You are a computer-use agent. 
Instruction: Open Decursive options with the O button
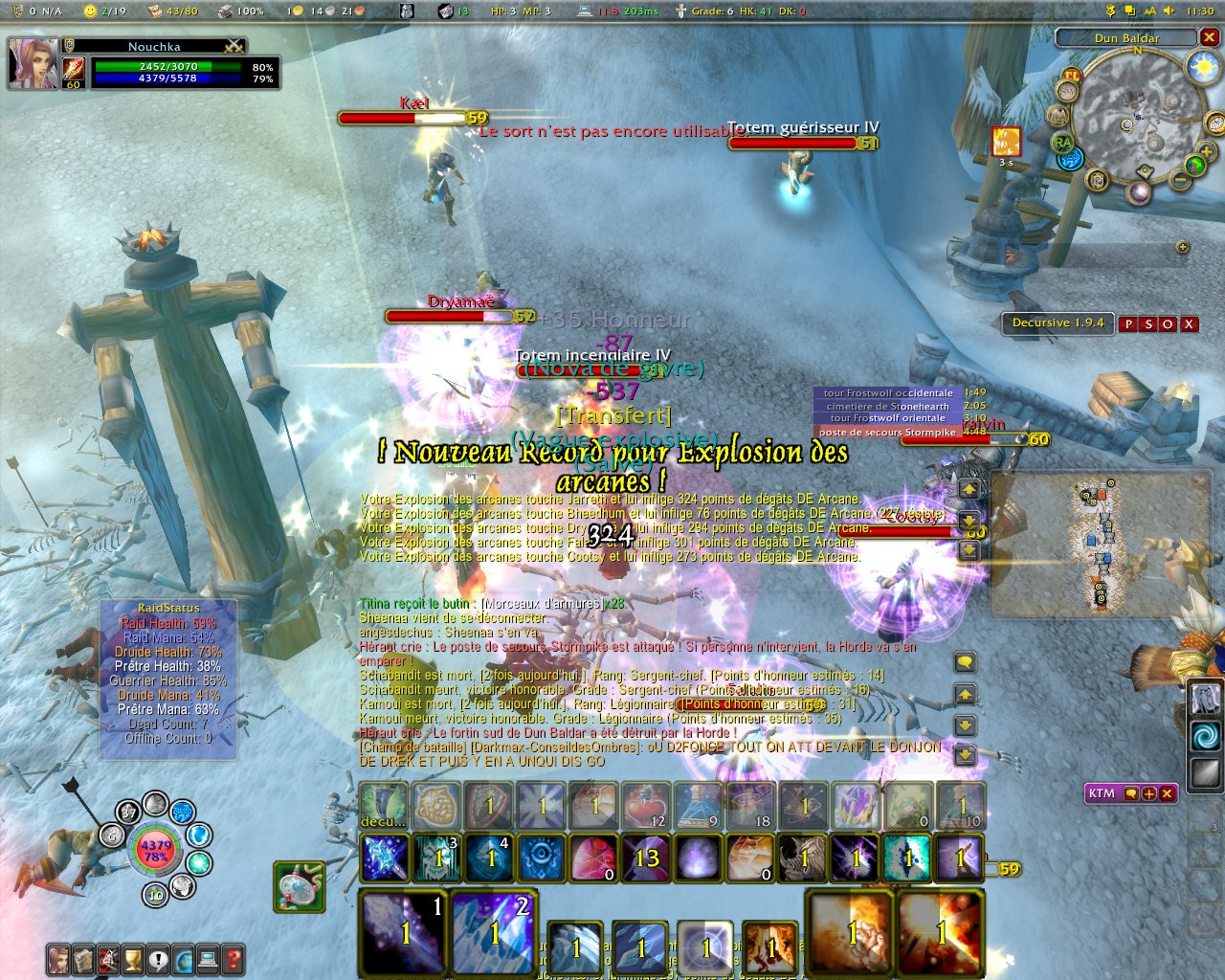click(1168, 323)
